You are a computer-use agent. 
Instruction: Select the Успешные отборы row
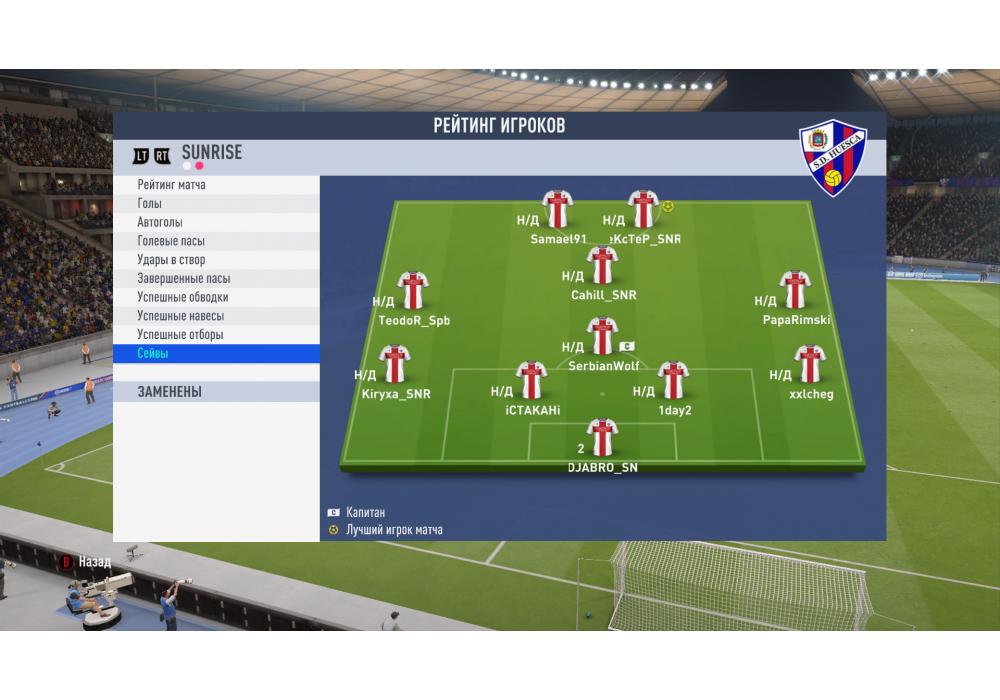tap(215, 335)
